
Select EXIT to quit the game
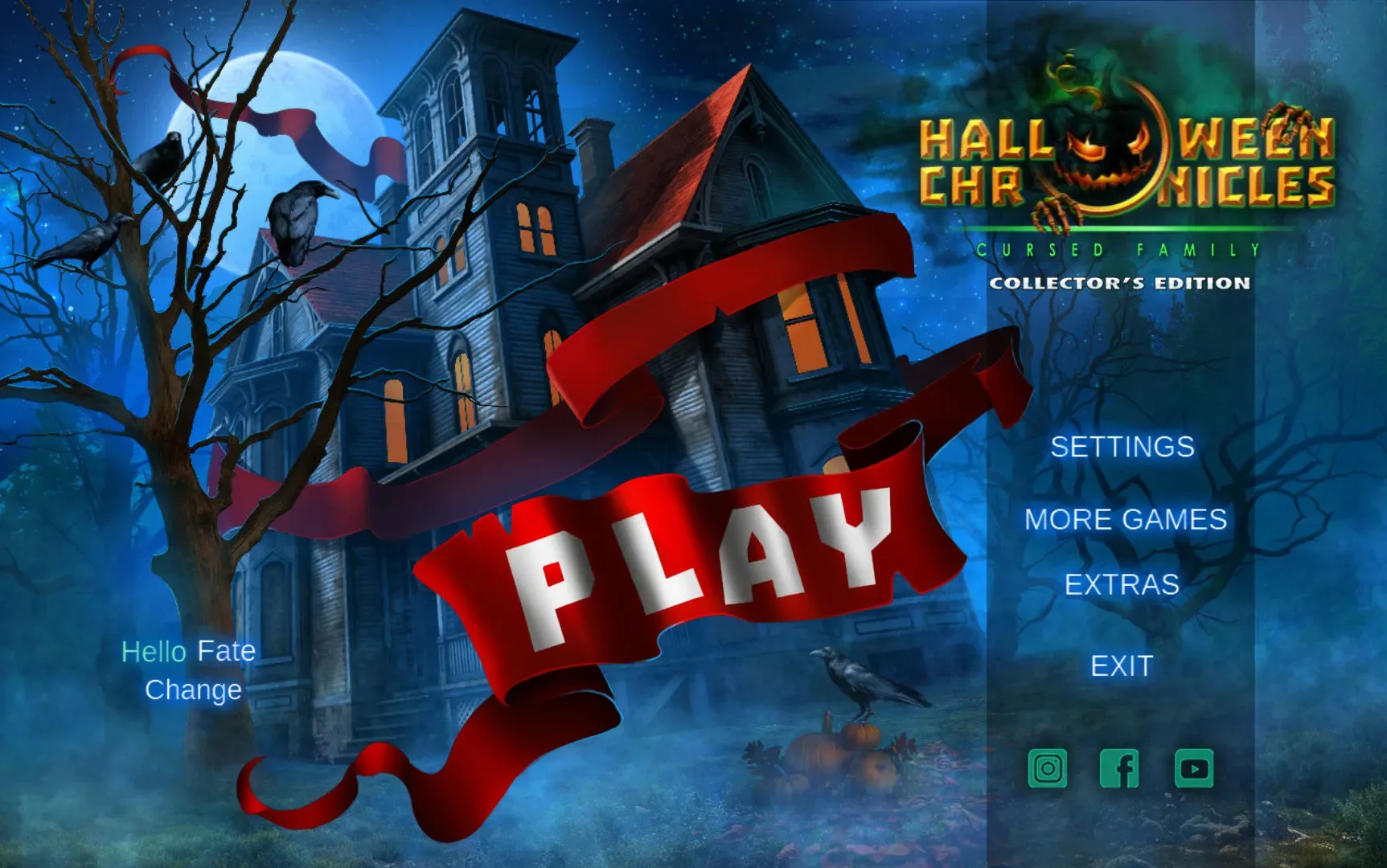1120,666
